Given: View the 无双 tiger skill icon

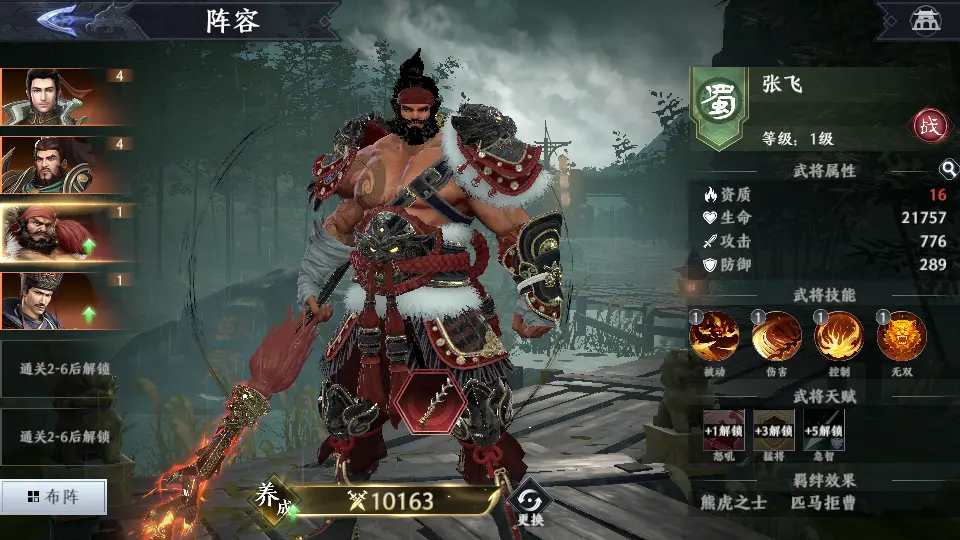Looking at the screenshot, I should click(901, 337).
